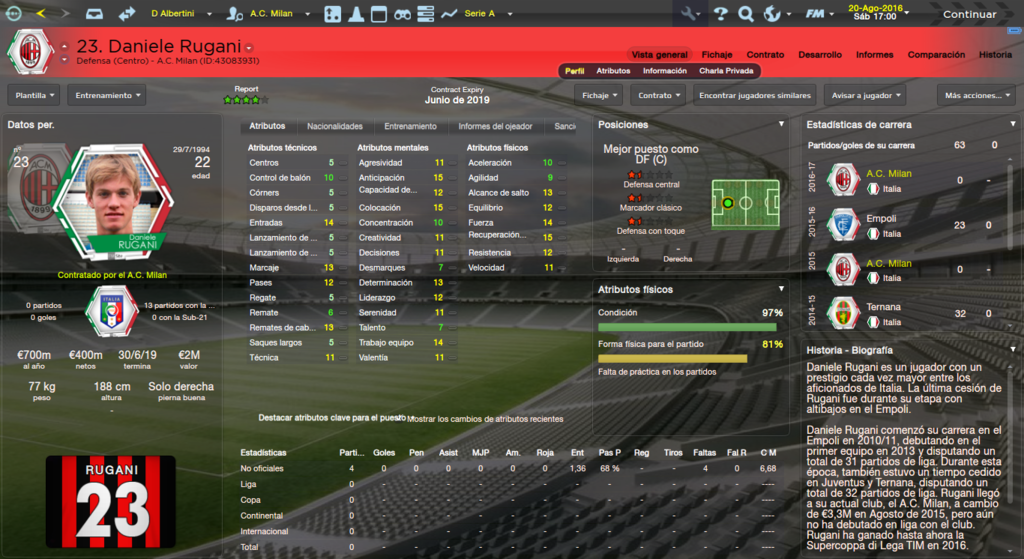Open the Charla Privada sub-tab
1024x559 pixels.
[x=726, y=71]
